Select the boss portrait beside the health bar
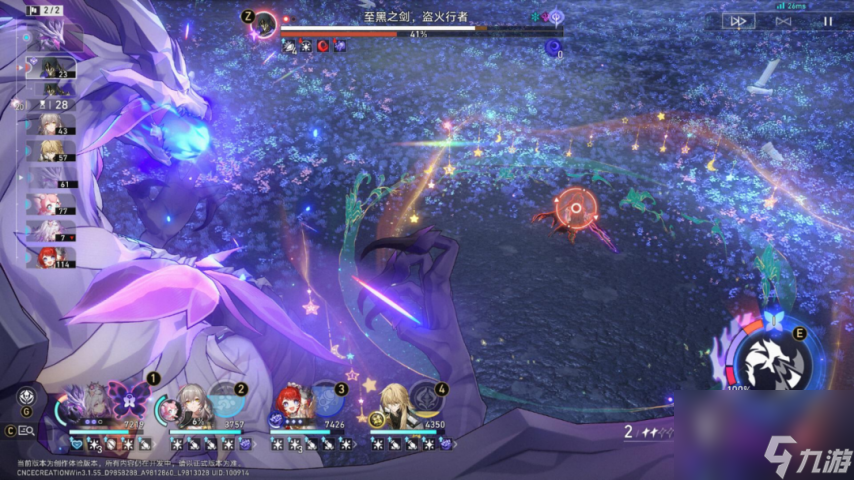 pos(265,22)
